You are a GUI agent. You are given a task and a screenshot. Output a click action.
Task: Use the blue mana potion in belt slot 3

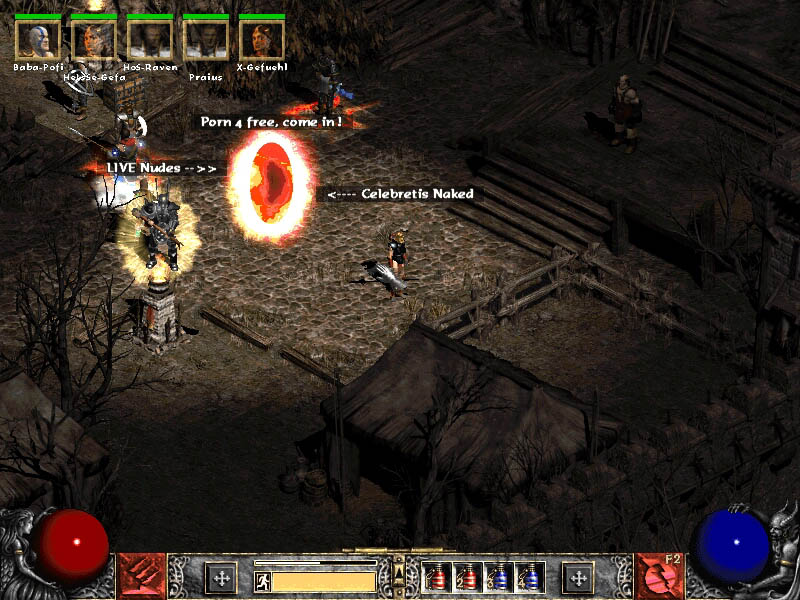(498, 578)
